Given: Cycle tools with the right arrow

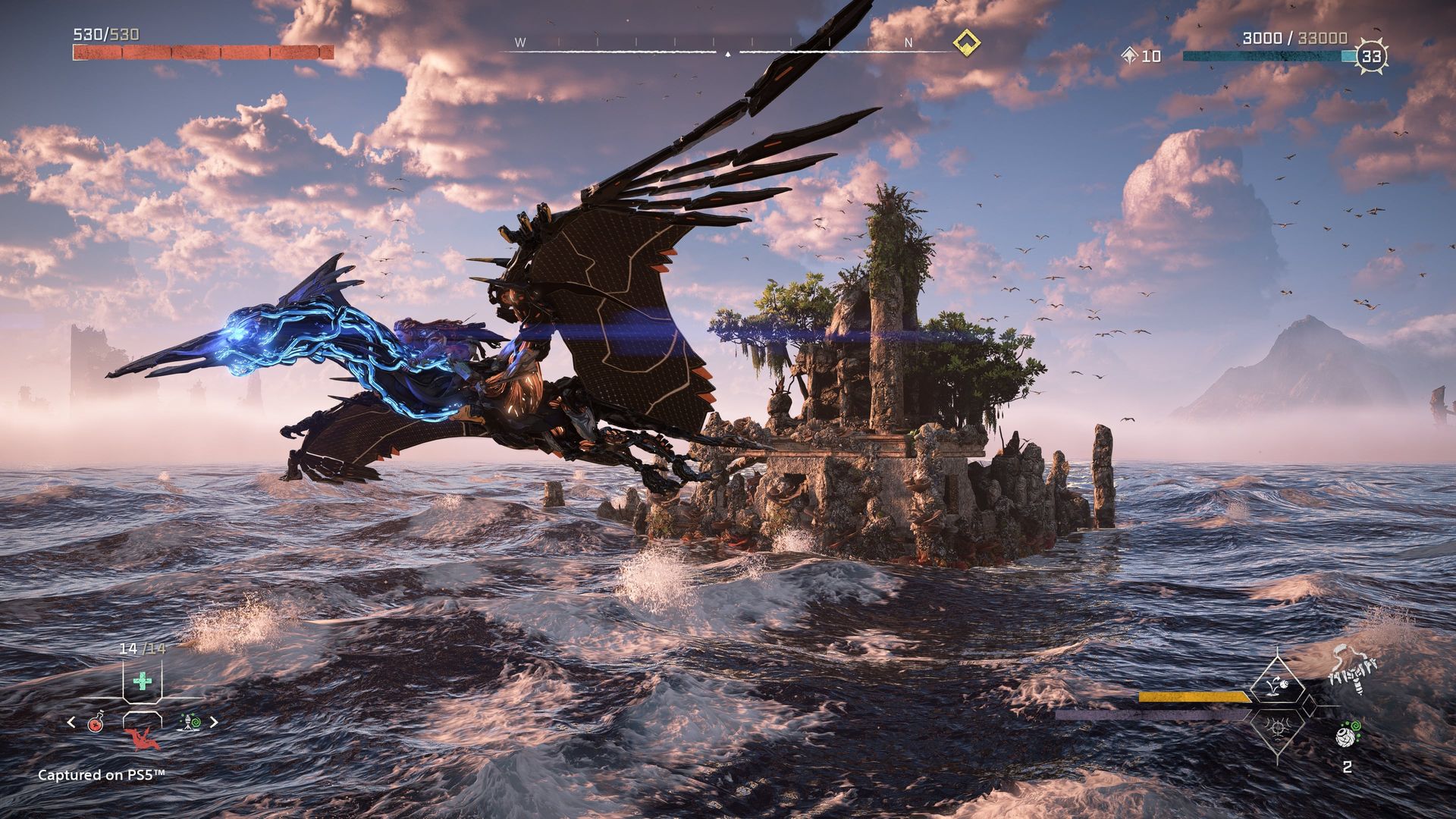Looking at the screenshot, I should (214, 722).
